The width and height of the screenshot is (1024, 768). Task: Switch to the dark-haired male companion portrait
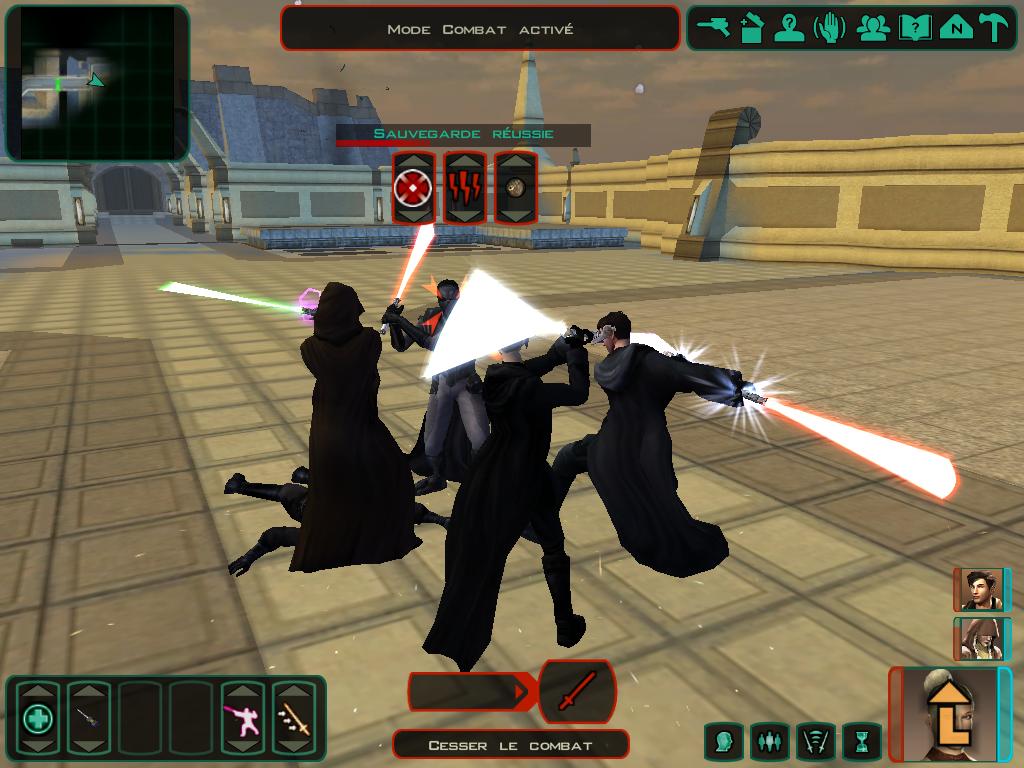981,589
